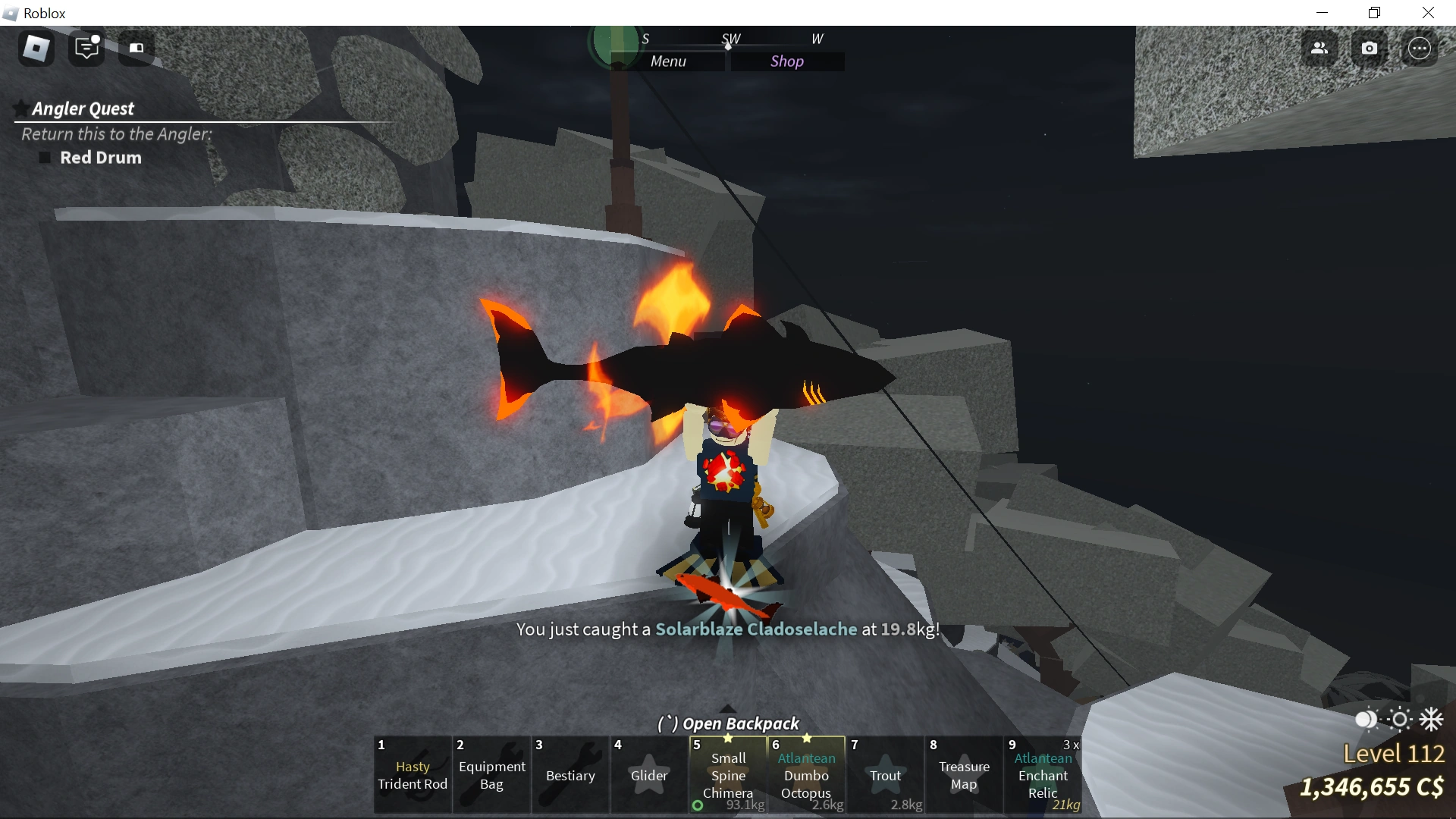Open the chat bubble with notification dot
This screenshot has height=819, width=1456.
coord(86,49)
